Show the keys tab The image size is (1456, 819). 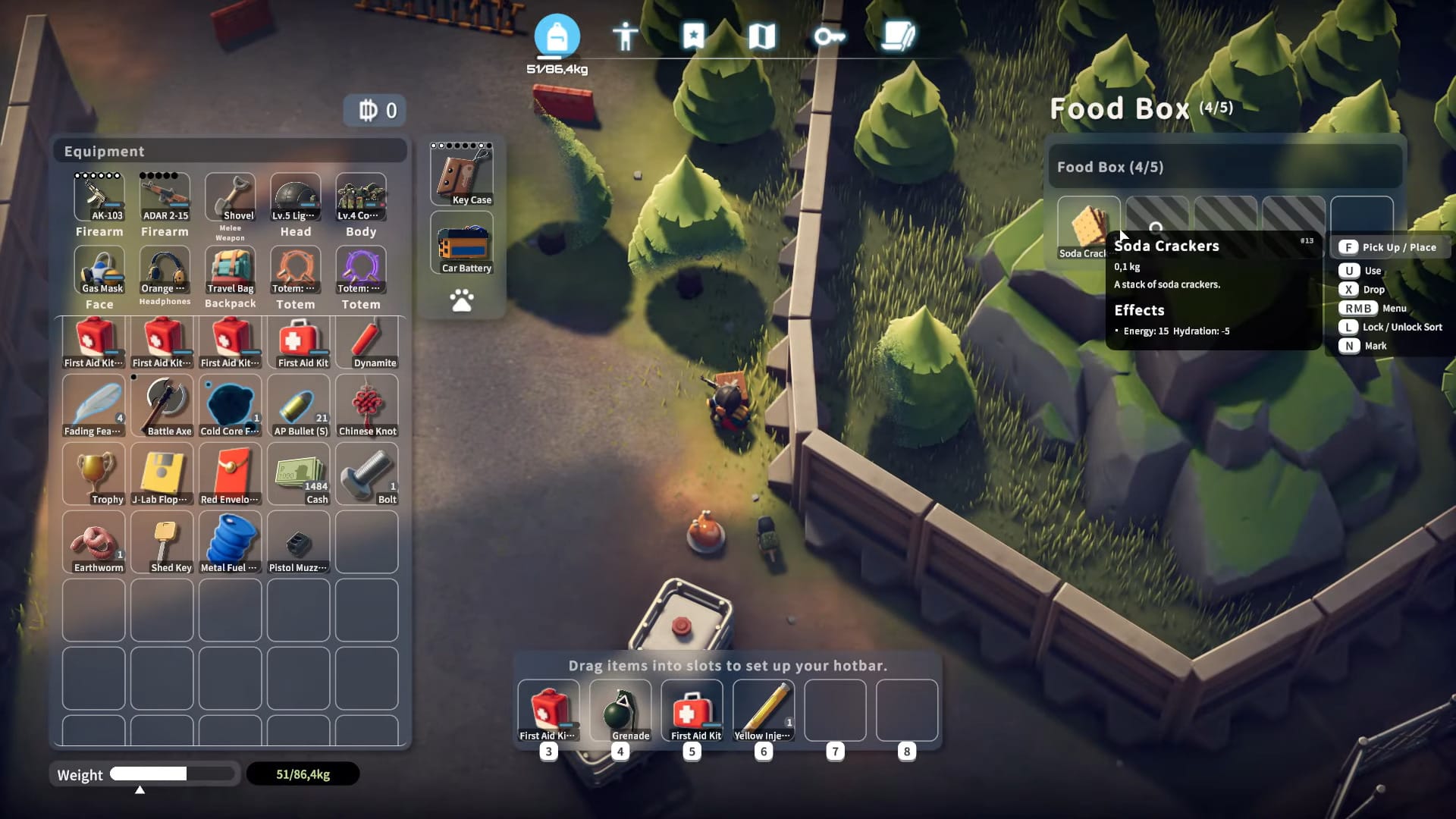[829, 36]
